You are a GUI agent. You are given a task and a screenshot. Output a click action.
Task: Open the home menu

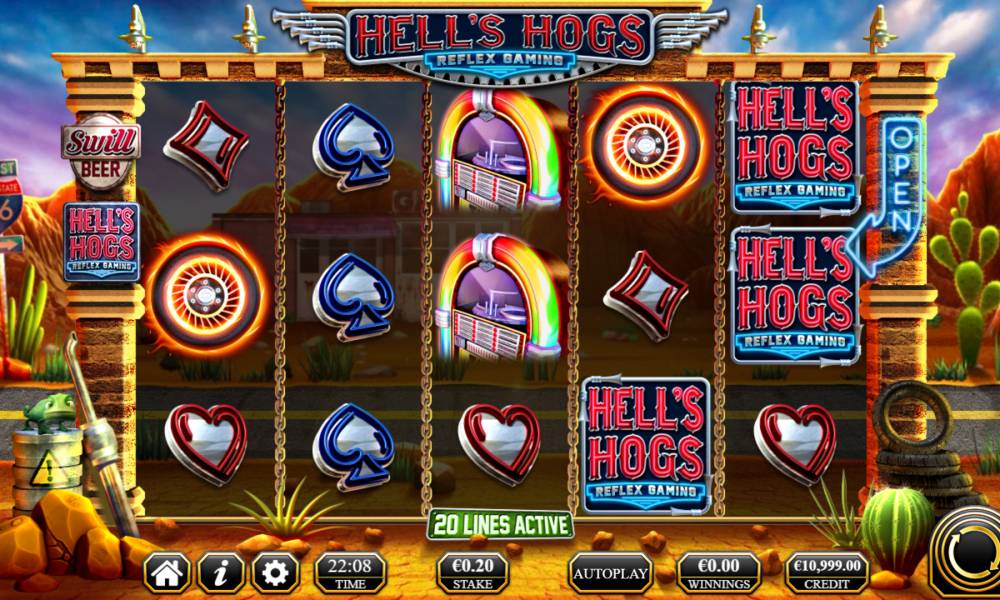coord(167,573)
